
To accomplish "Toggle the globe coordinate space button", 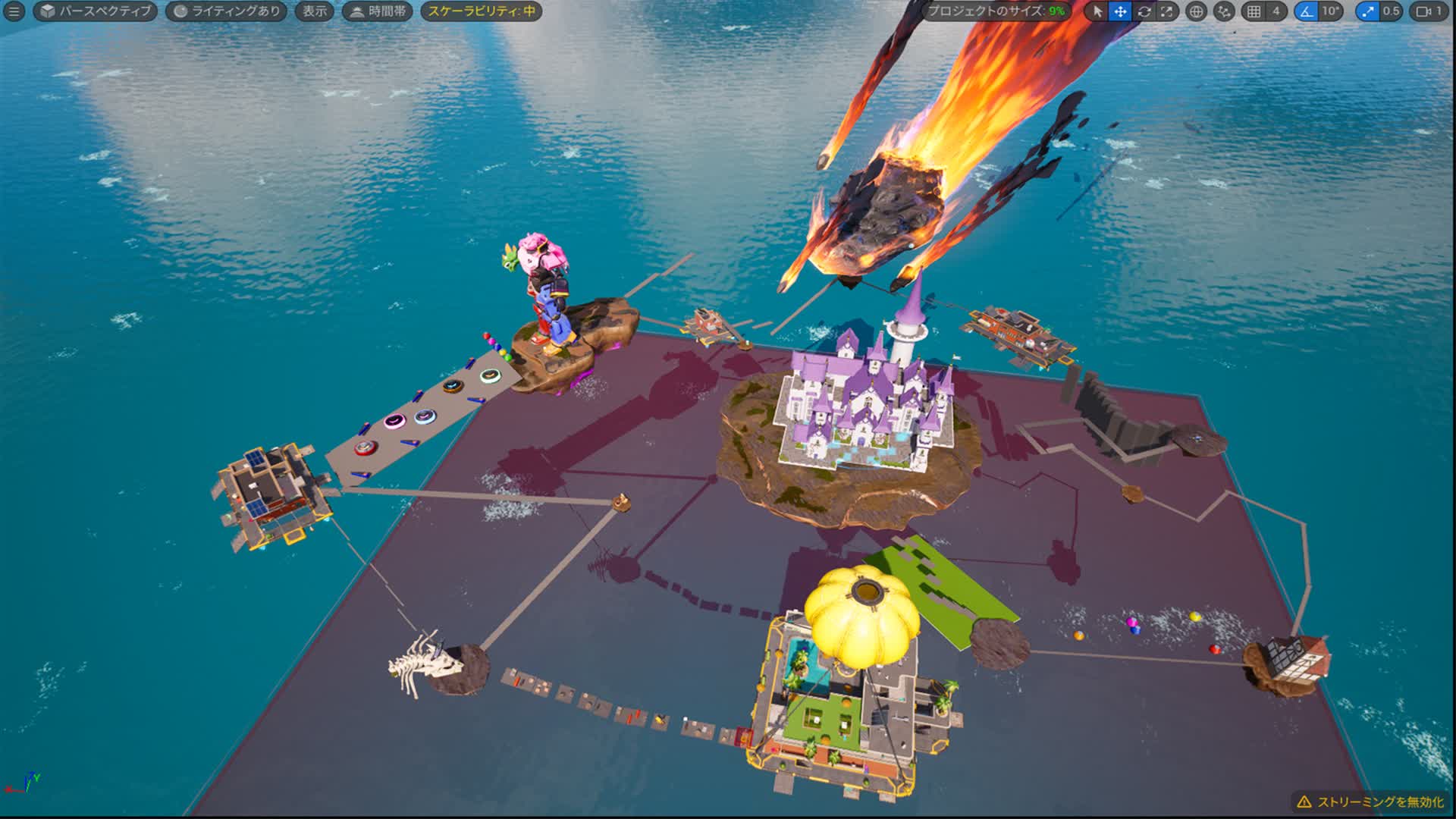I will click(x=1196, y=11).
